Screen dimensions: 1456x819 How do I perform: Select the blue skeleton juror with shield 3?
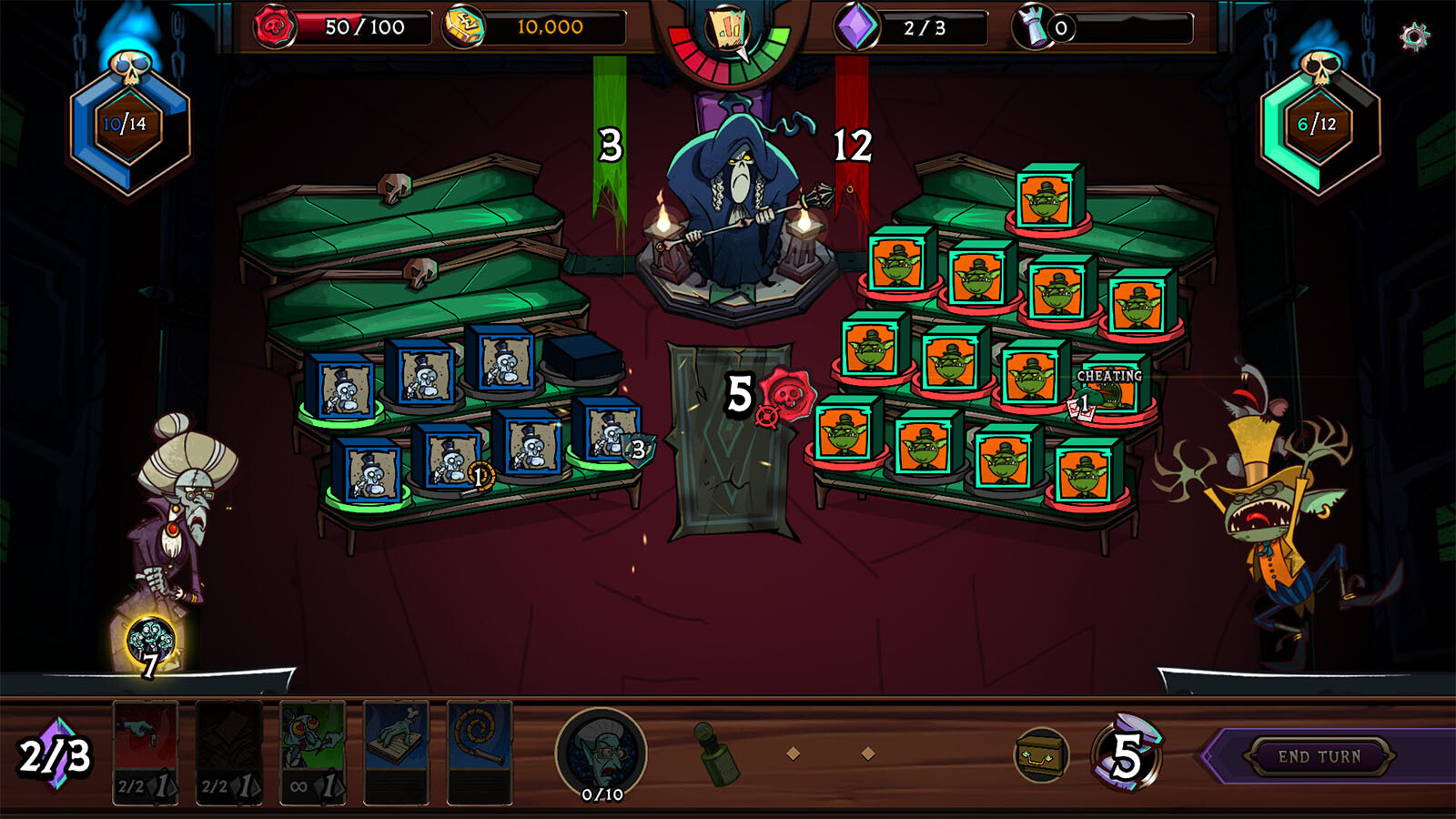(x=608, y=433)
